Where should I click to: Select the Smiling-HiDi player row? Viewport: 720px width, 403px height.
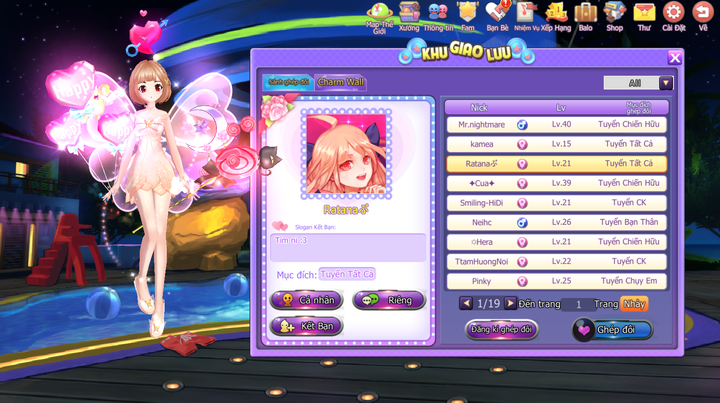pos(556,203)
